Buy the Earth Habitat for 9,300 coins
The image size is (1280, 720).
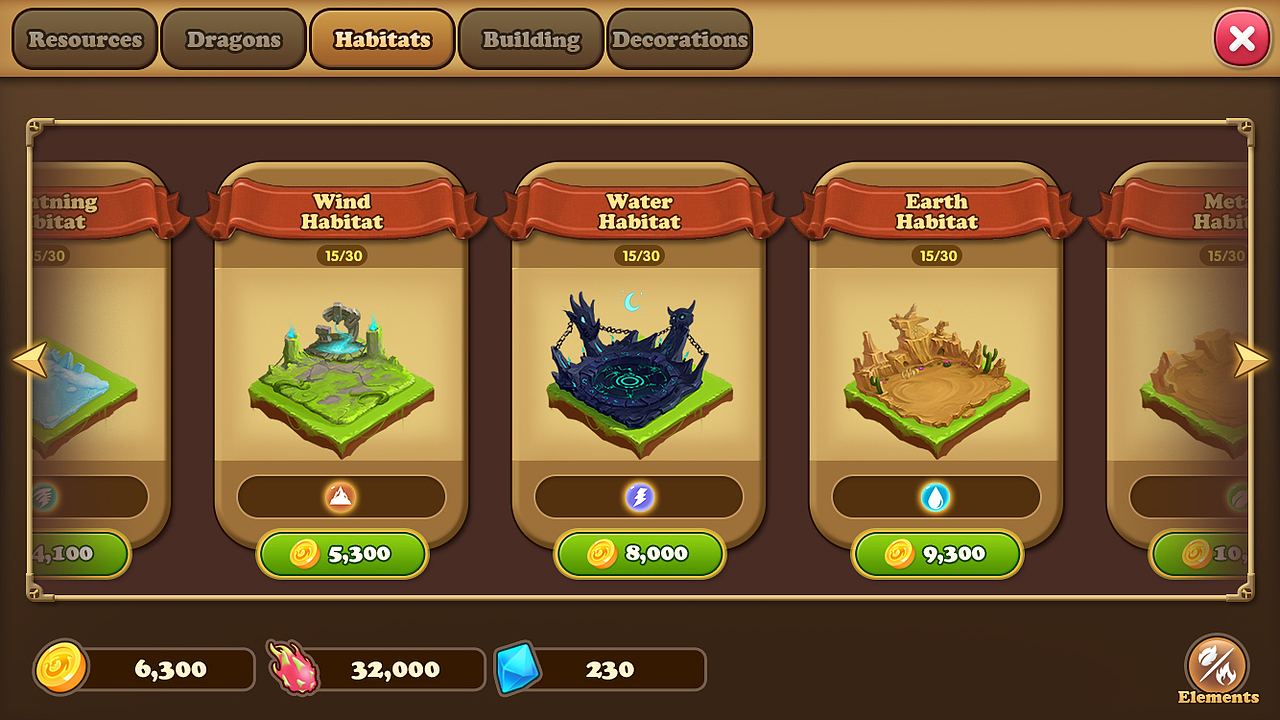point(936,554)
